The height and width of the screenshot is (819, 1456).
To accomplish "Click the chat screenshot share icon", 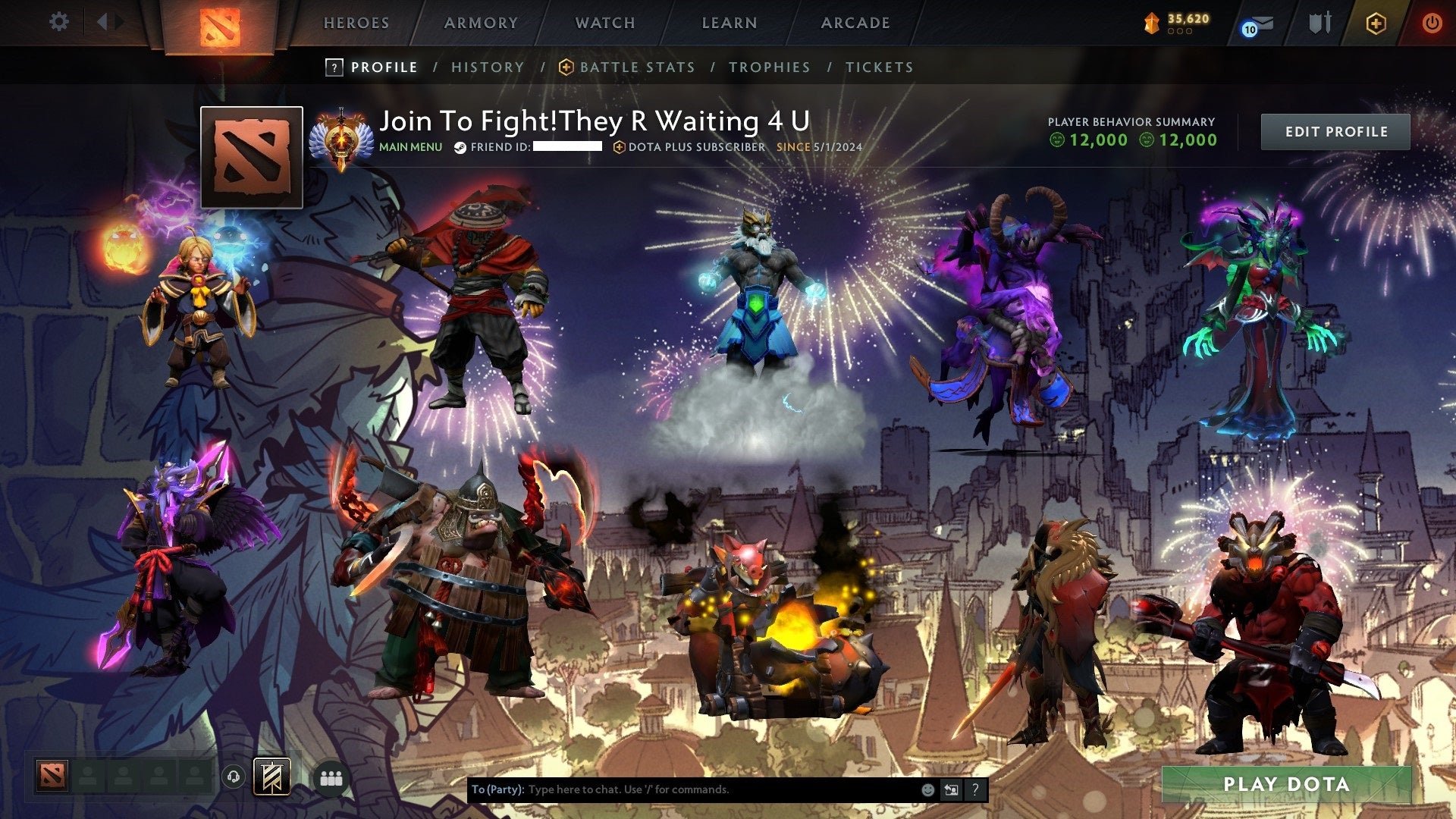I will point(952,789).
